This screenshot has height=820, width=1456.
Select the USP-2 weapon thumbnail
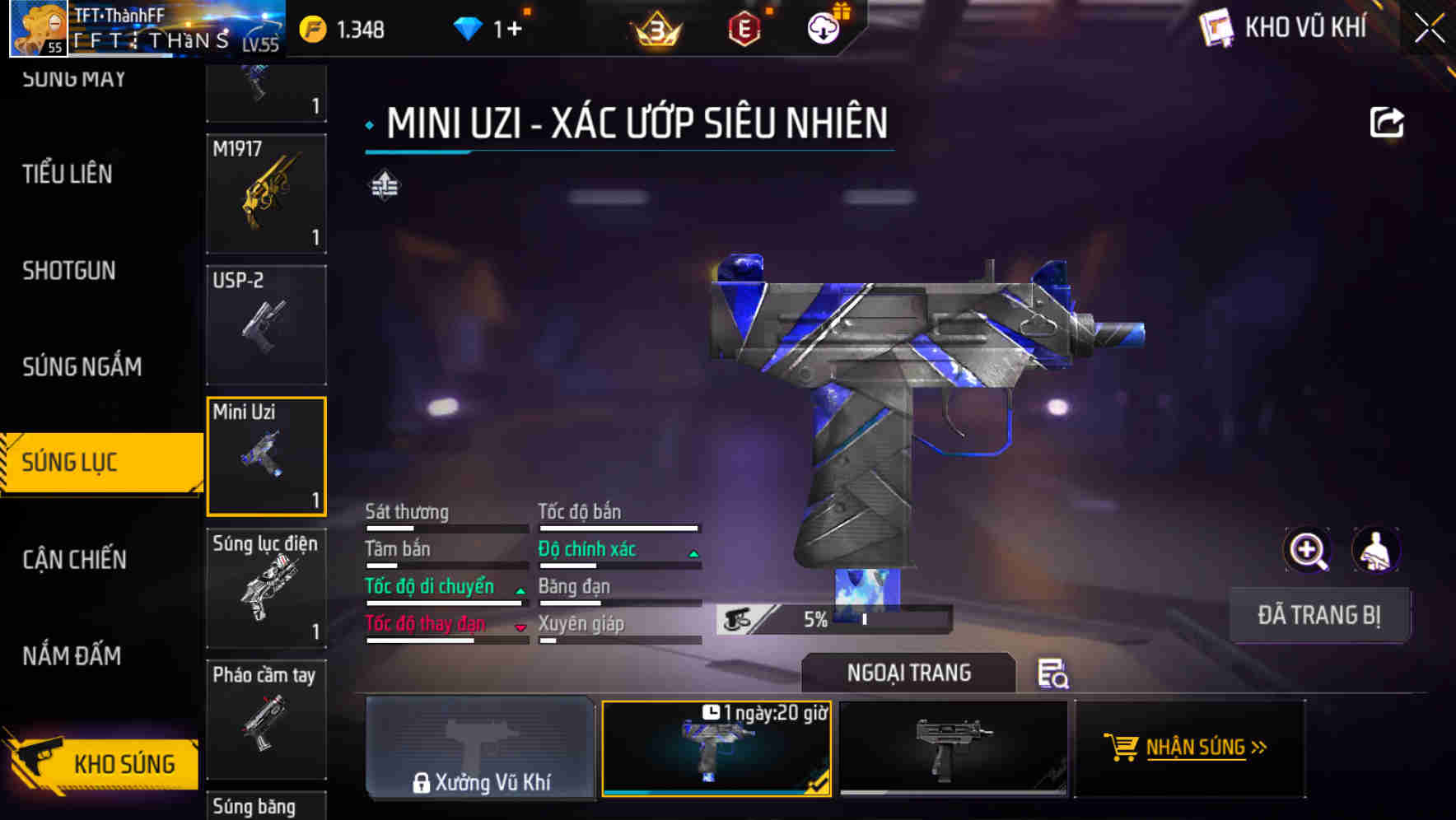point(265,325)
